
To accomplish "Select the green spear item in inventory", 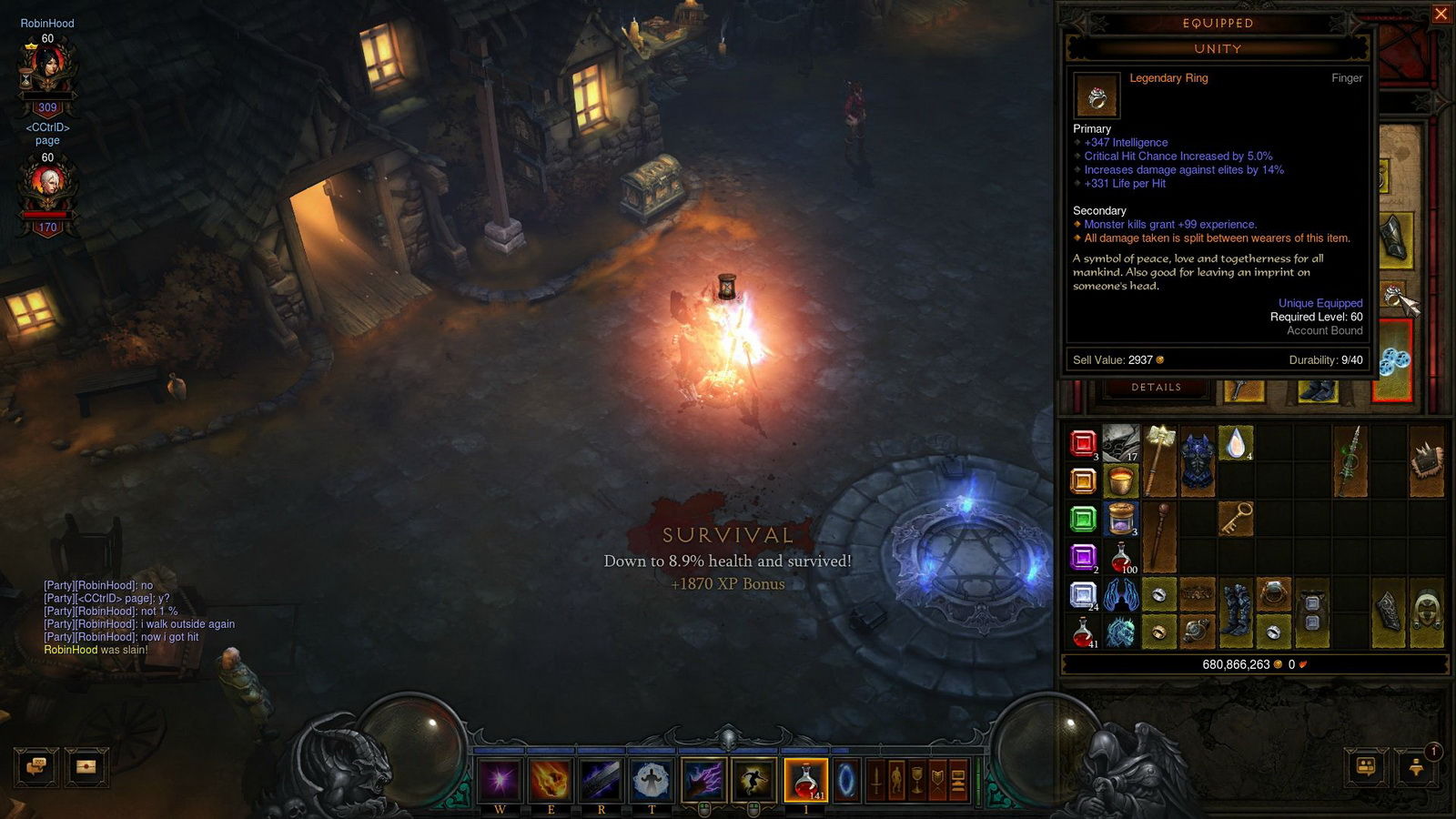I will pos(1350,460).
